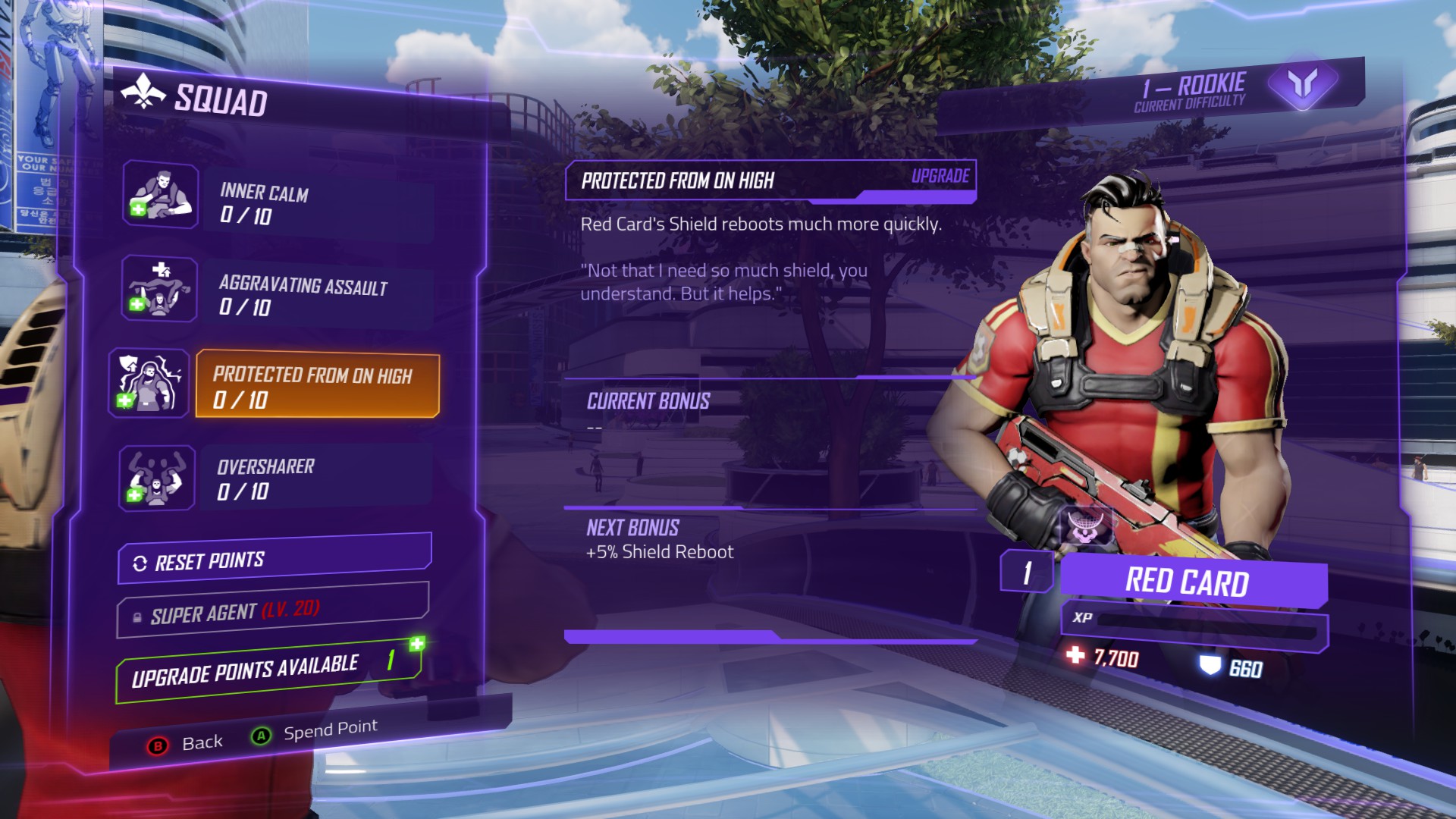Viewport: 1456px width, 819px height.
Task: Select the Red Card agent nameplate
Action: pyautogui.click(x=1192, y=582)
